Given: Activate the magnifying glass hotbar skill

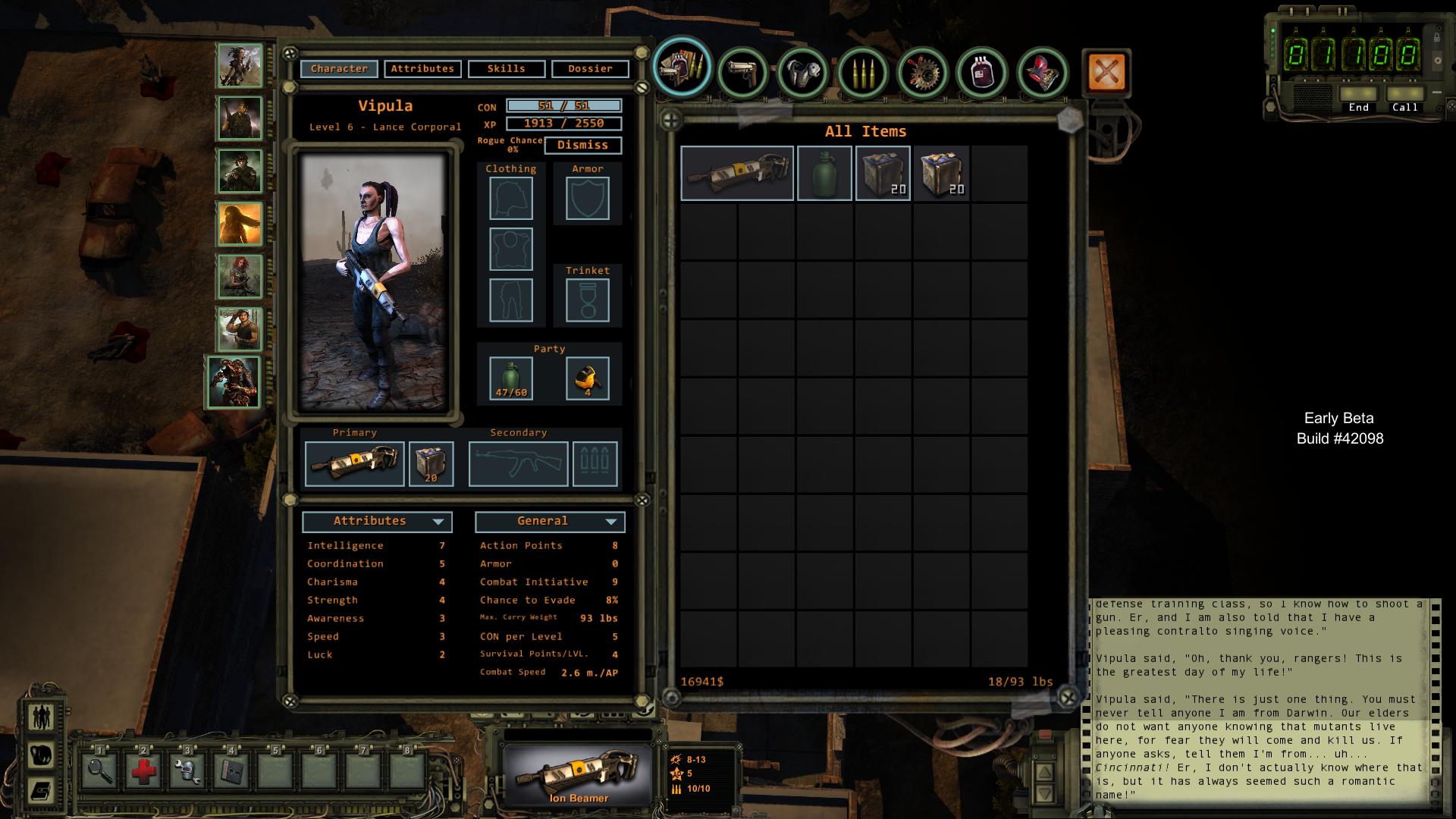Looking at the screenshot, I should pos(100,772).
